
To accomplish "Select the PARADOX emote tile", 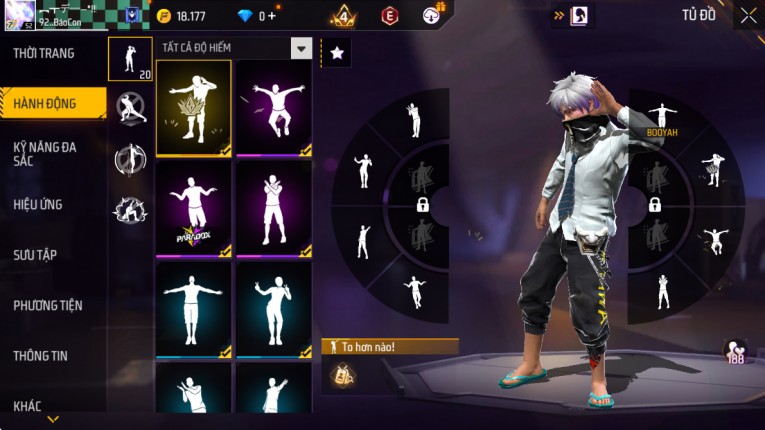I will (193, 209).
